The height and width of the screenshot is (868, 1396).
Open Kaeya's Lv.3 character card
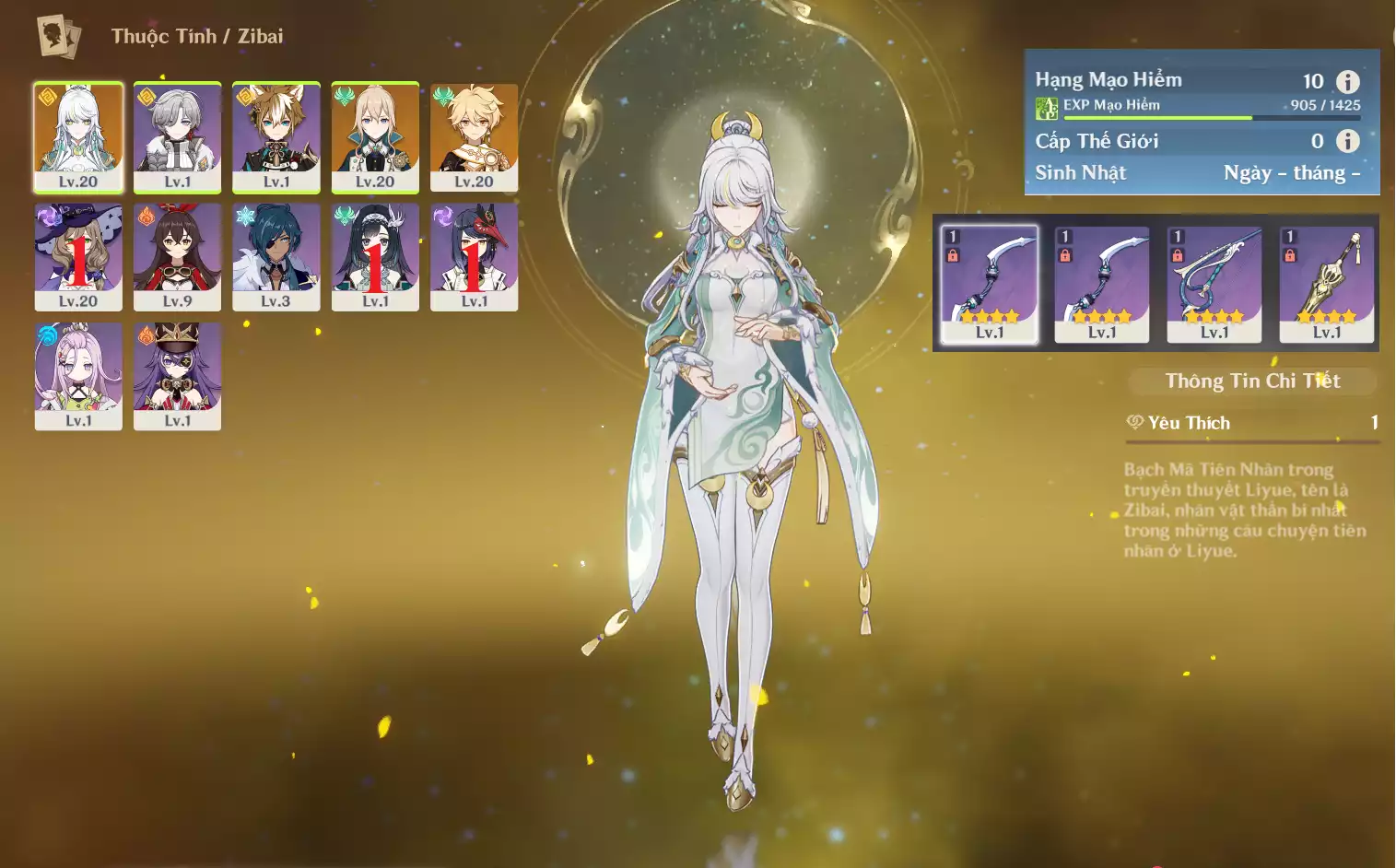tap(276, 256)
